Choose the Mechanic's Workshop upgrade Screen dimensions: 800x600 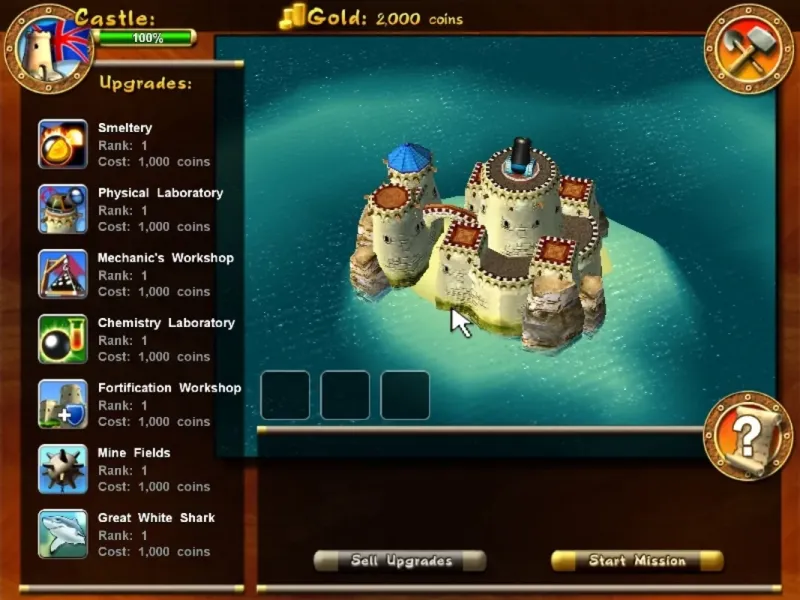tap(63, 274)
